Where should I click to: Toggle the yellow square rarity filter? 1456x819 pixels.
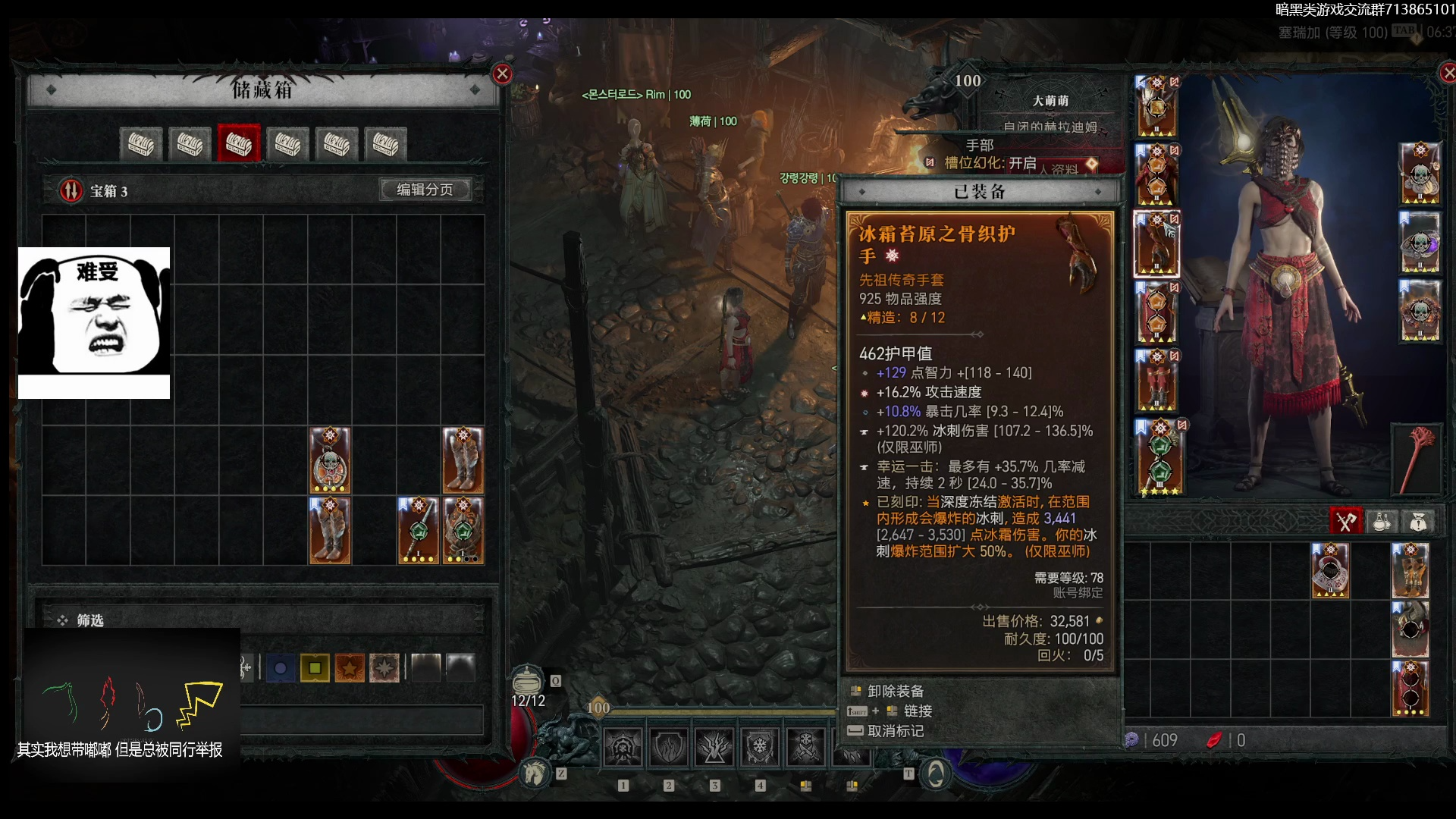[x=315, y=668]
